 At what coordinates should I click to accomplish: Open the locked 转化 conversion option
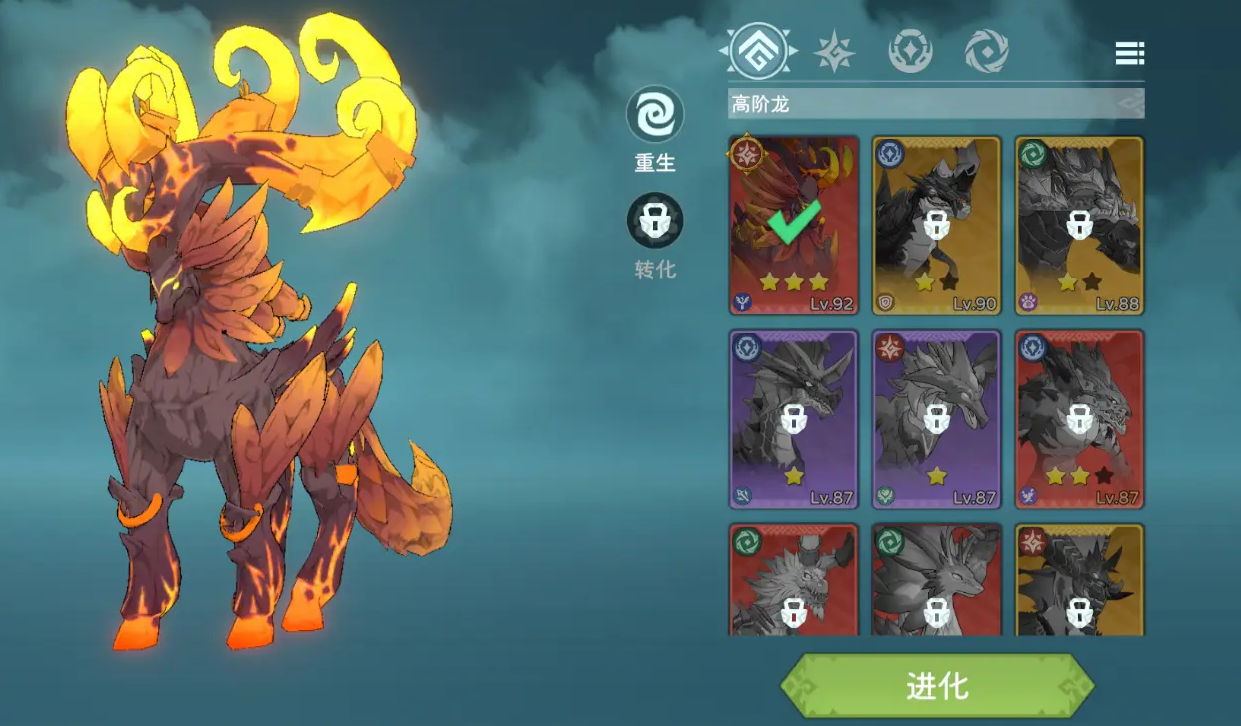[655, 221]
